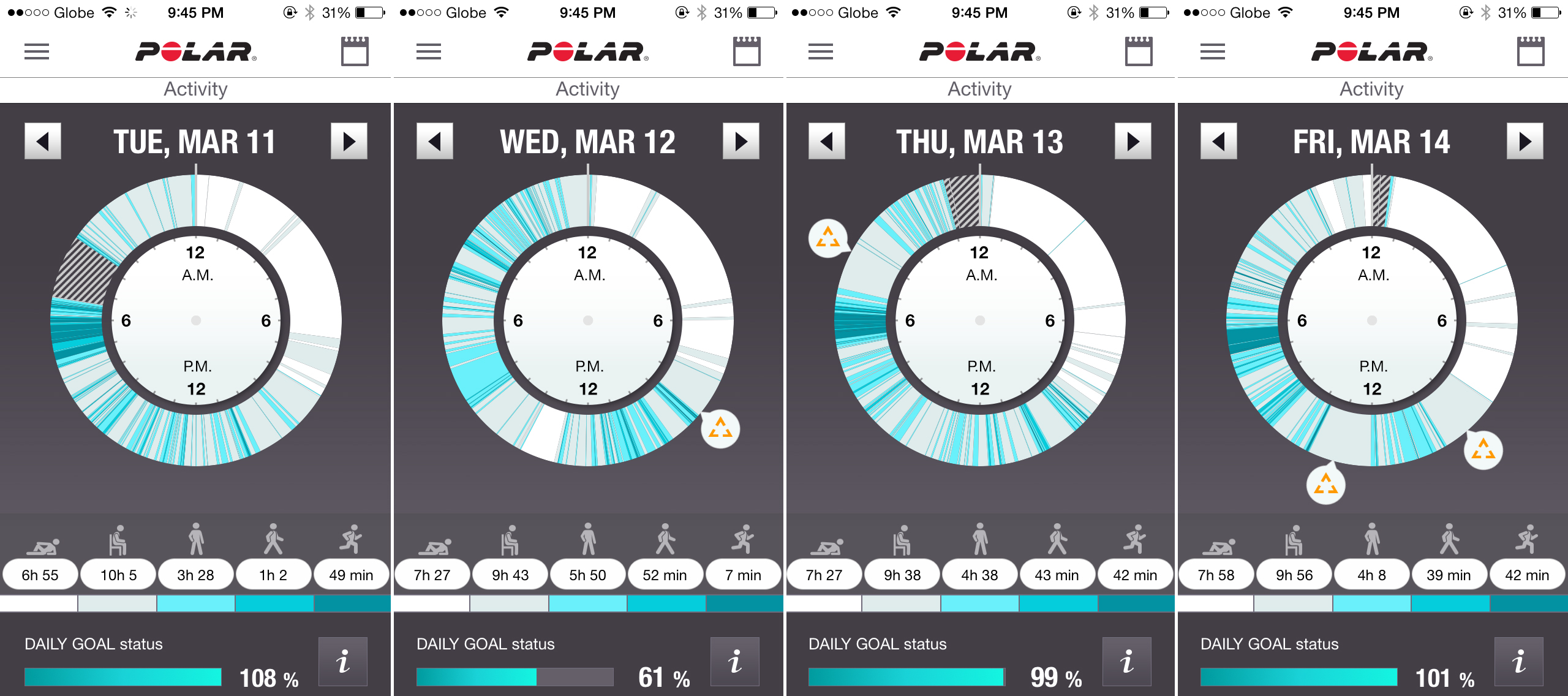This screenshot has width=1568, height=696.
Task: Show info for the 61 % daily goal
Action: coord(735,662)
